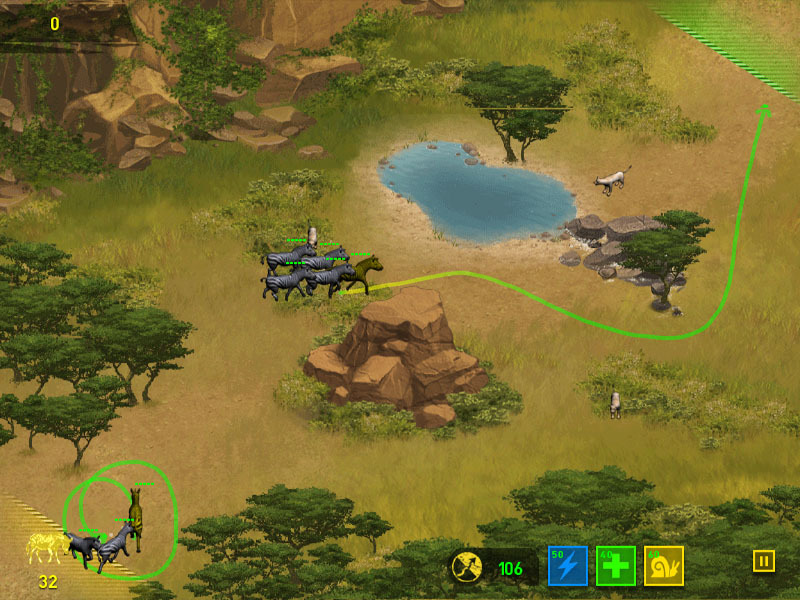Pause the game with the pause button
The image size is (800, 600).
(x=763, y=561)
